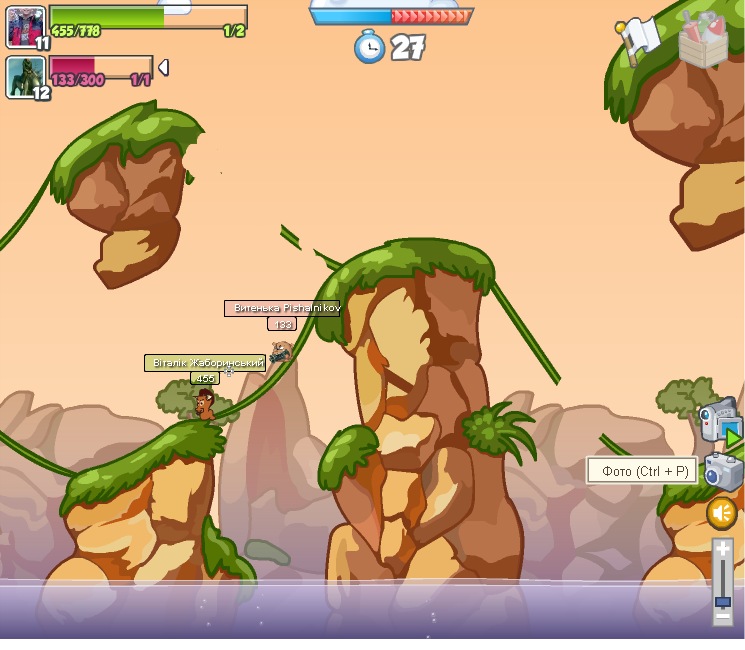Select the level 11 player avatar

[25, 27]
